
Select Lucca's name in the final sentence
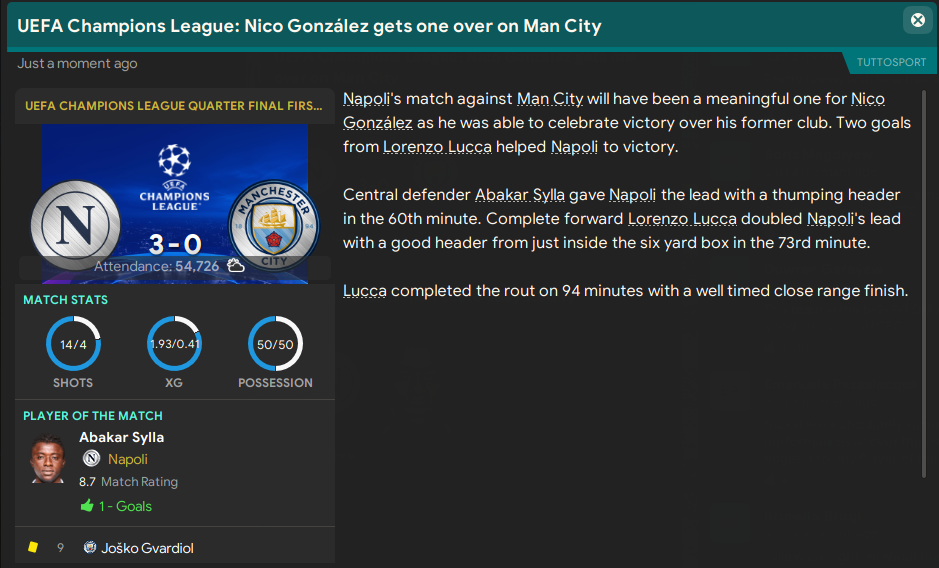click(x=366, y=291)
